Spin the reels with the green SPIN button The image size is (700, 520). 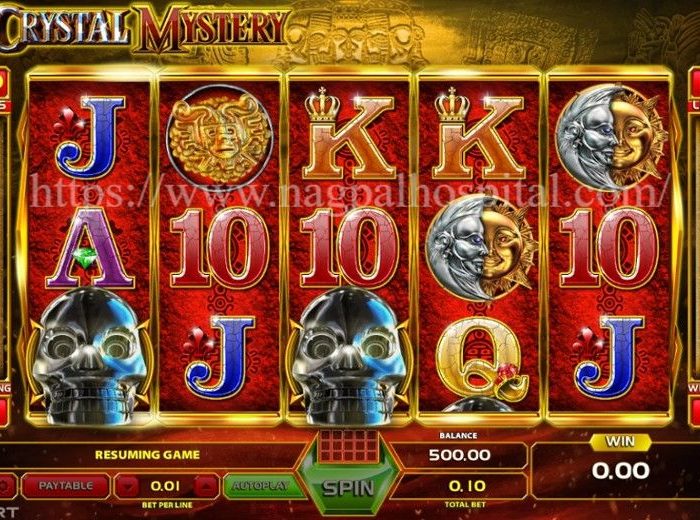(346, 488)
